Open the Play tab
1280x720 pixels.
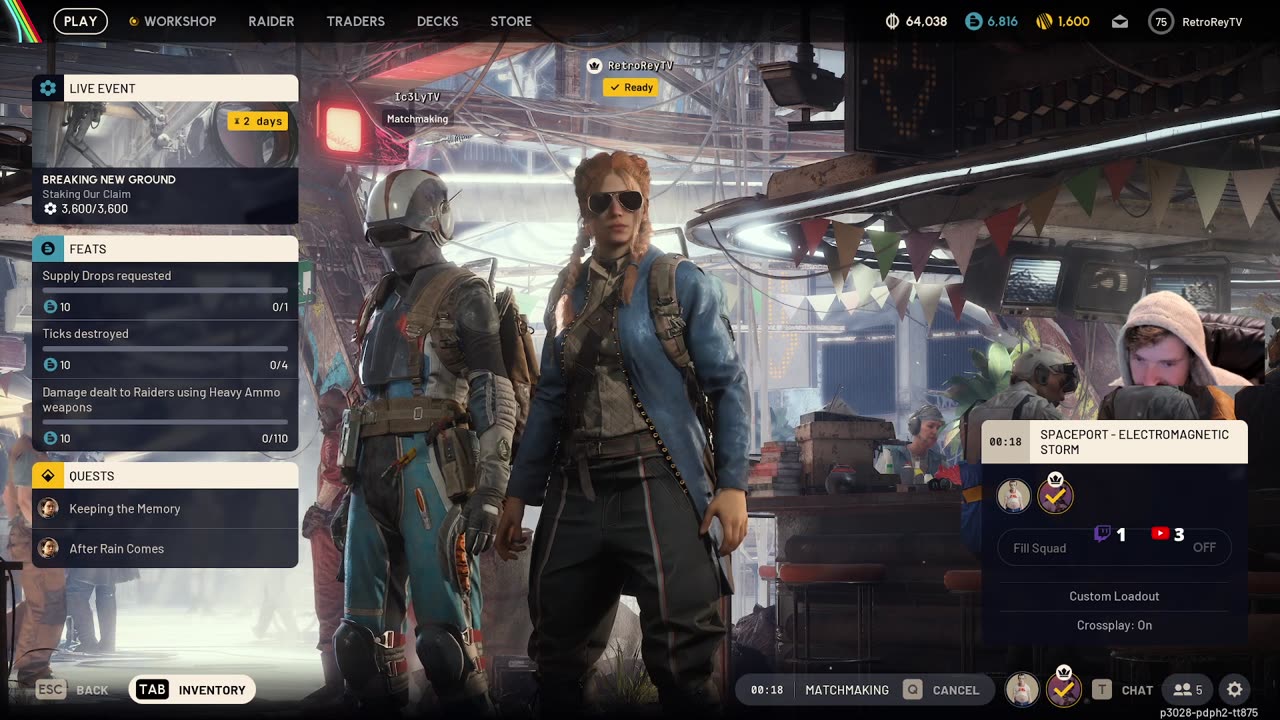(x=80, y=21)
